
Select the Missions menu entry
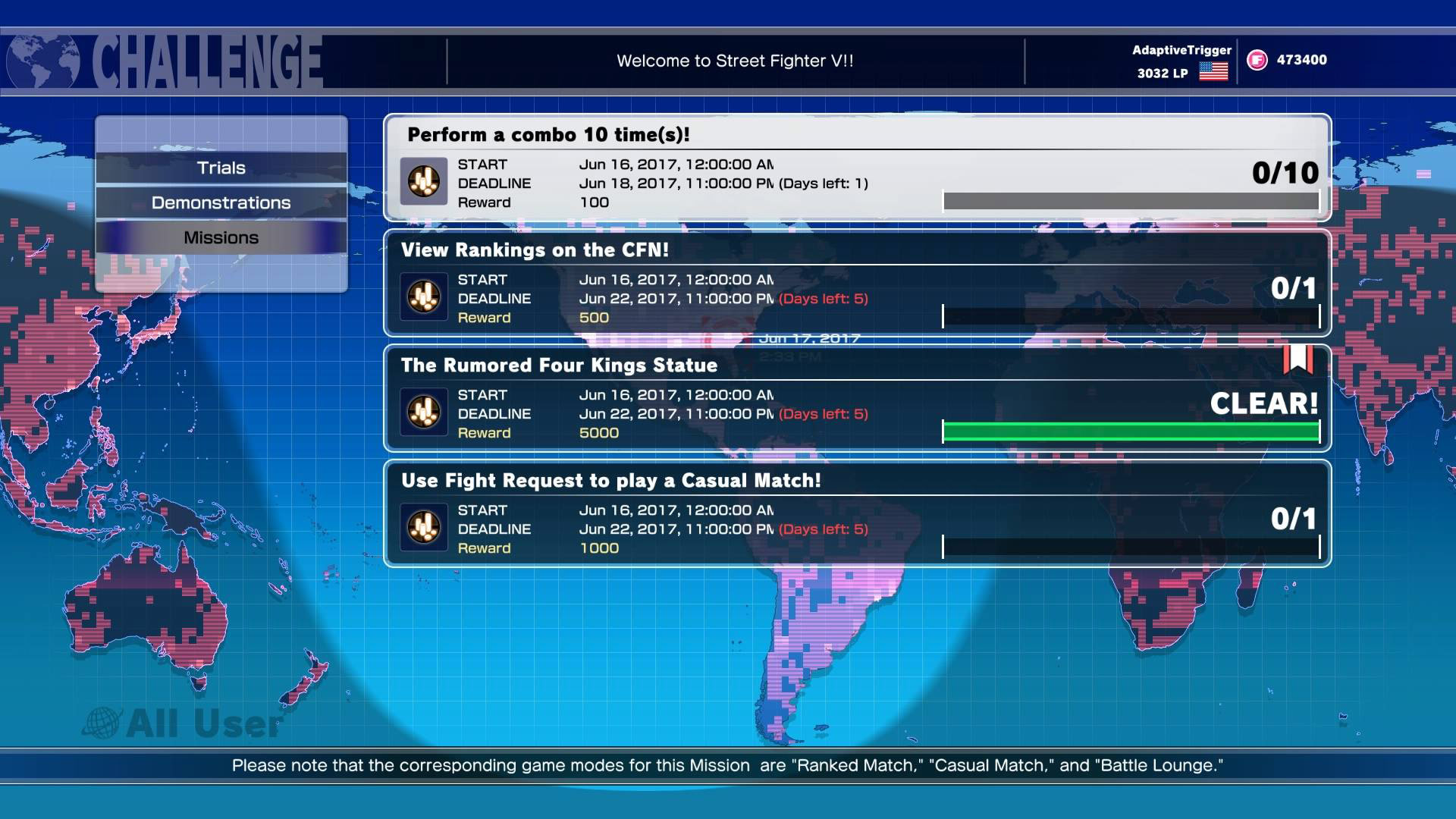pos(221,237)
